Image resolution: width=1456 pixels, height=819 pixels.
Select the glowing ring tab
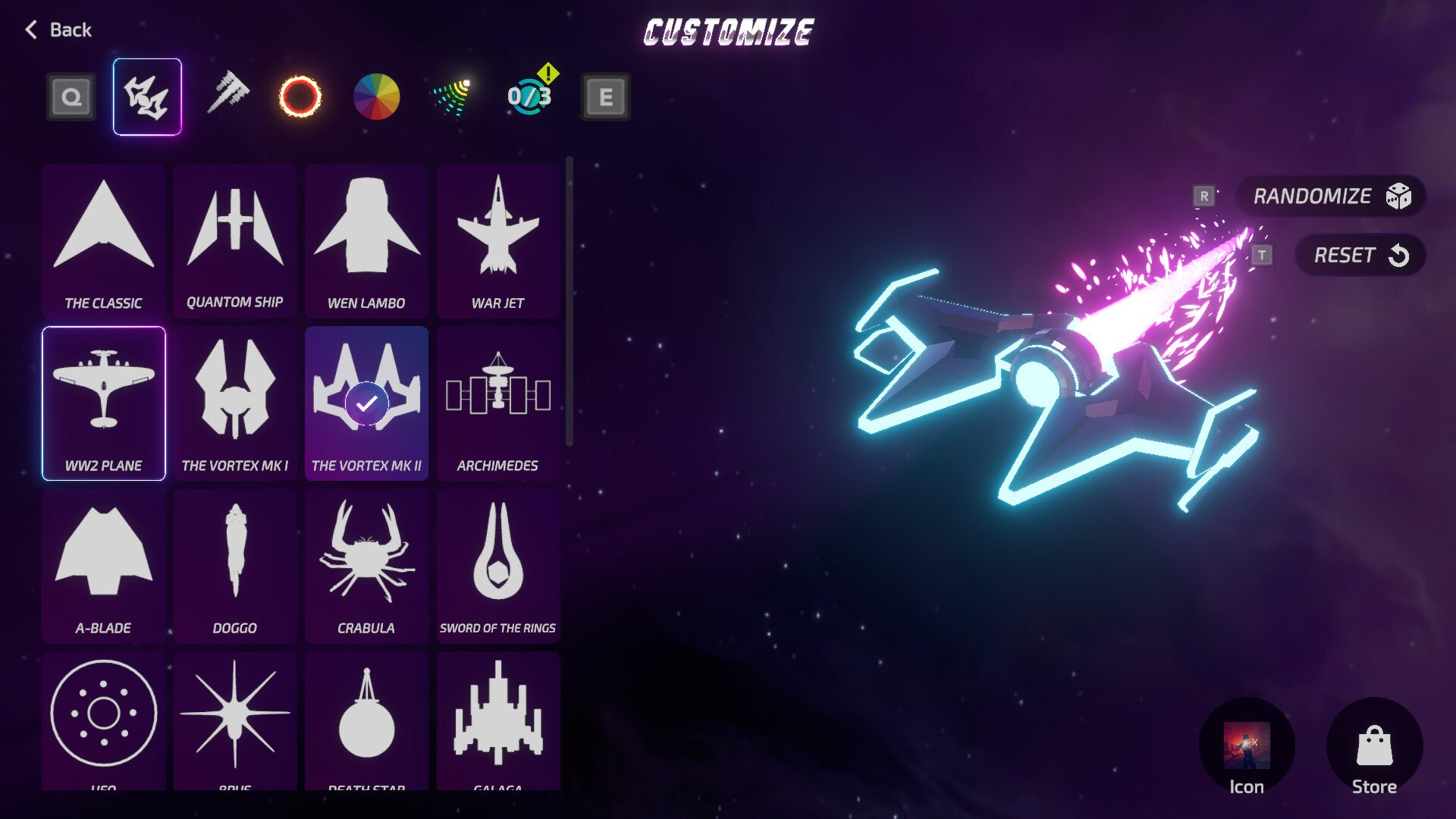(300, 96)
